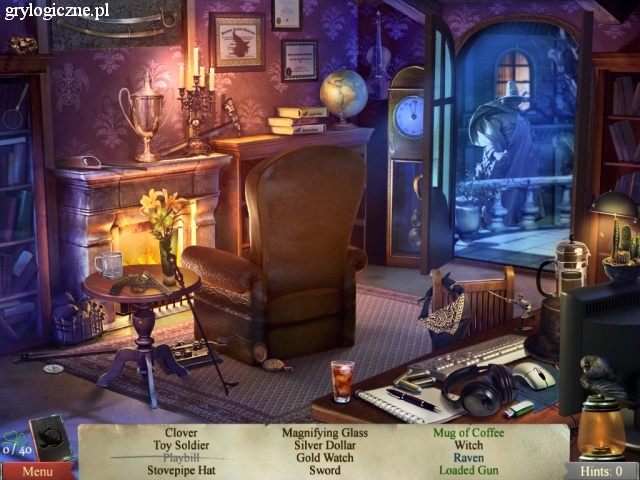Click the Loaded Gun list entry
Image resolution: width=640 pixels, height=480 pixels.
(468, 470)
